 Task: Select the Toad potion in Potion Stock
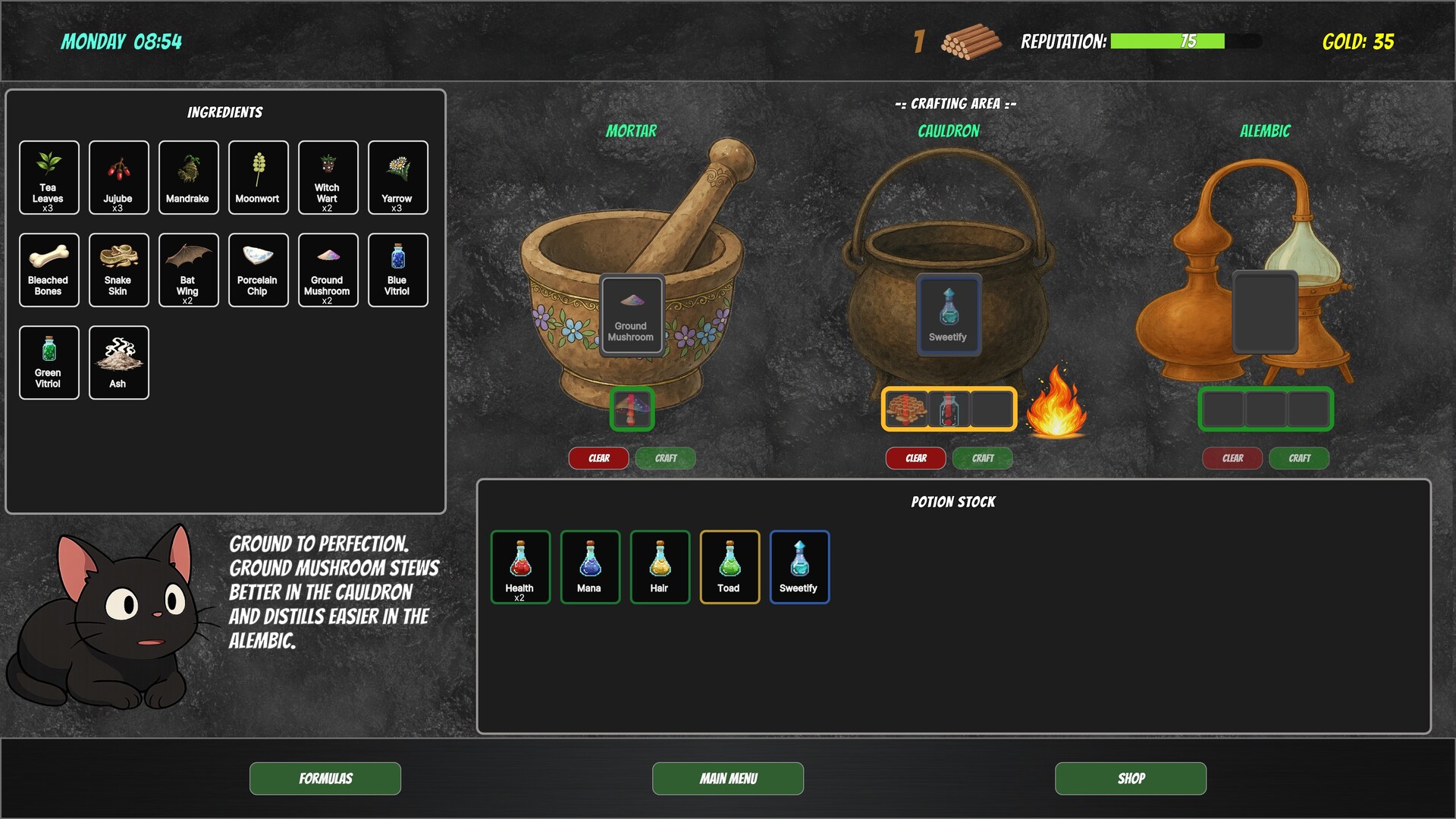point(729,566)
